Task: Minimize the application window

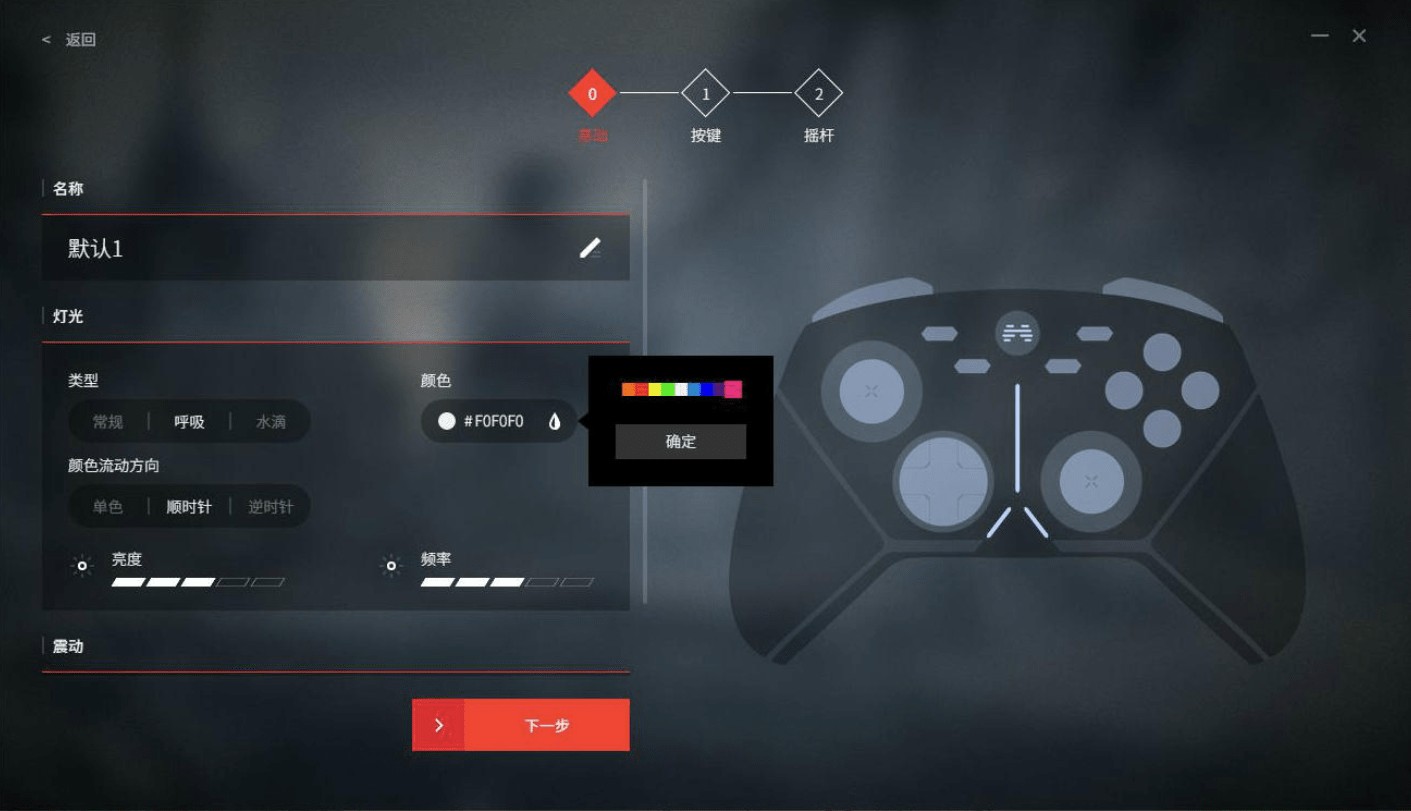Action: 1320,36
